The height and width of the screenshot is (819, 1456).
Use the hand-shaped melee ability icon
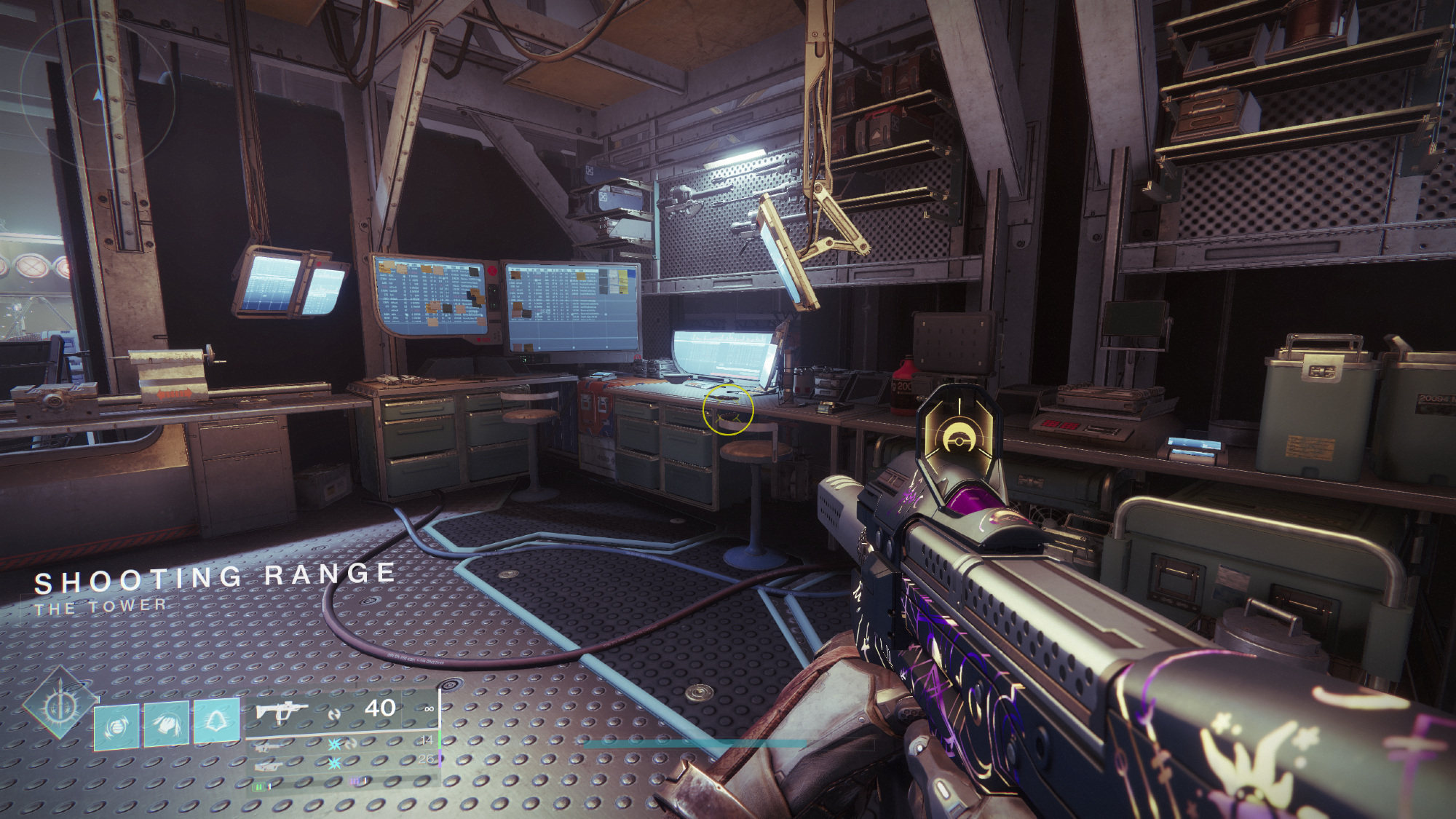click(x=166, y=723)
